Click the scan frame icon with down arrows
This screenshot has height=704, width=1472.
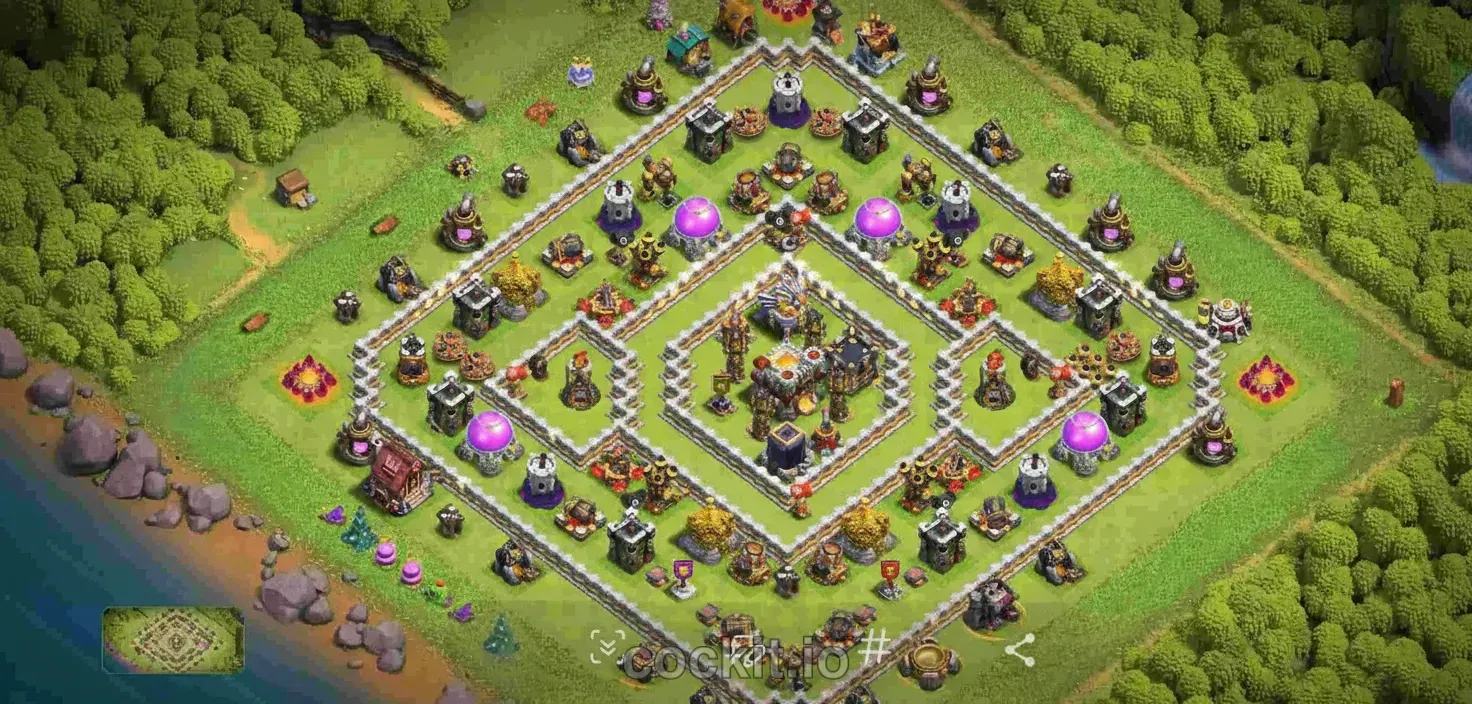(x=606, y=647)
